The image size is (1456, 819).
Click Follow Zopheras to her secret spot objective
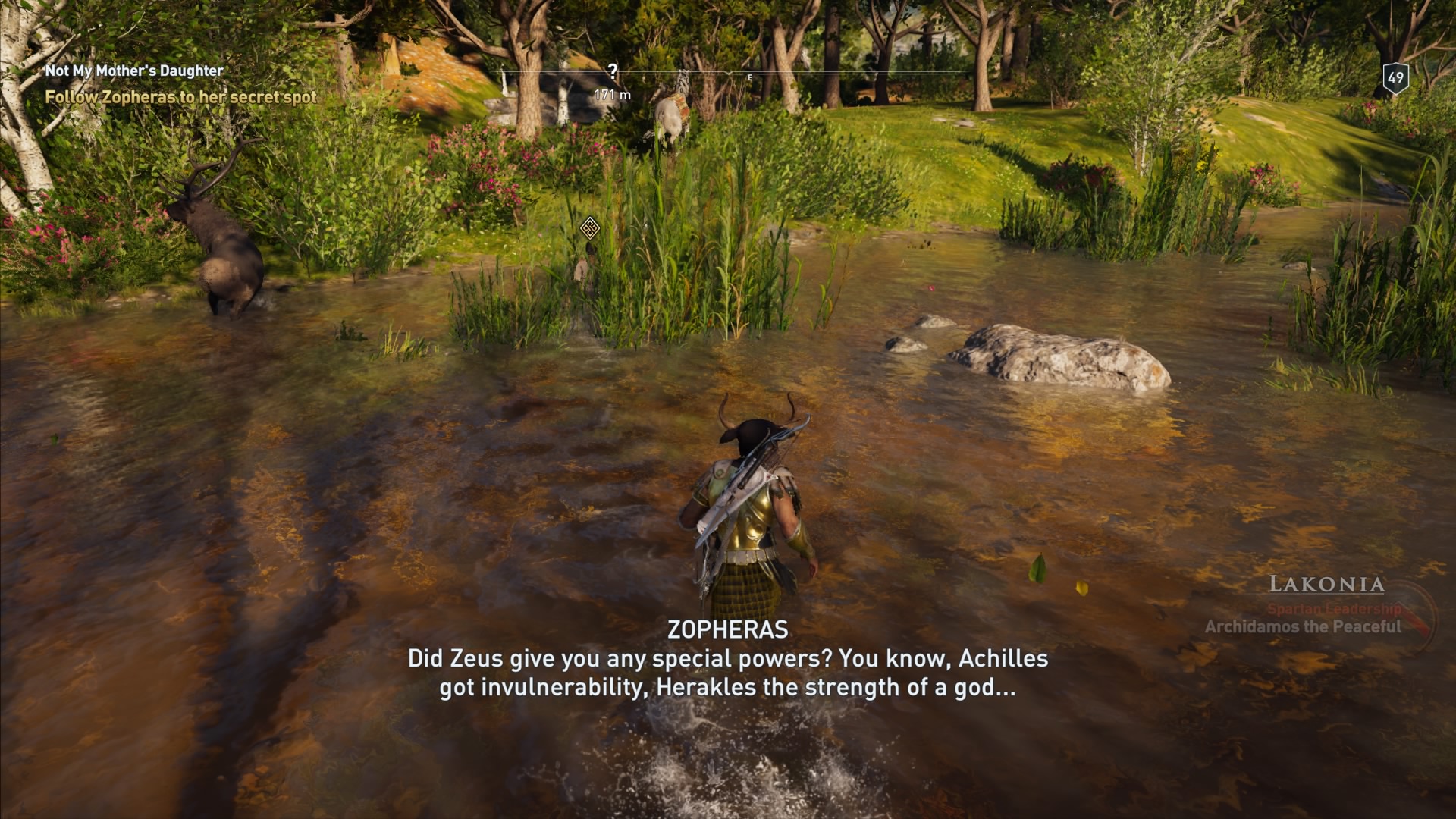[x=180, y=97]
